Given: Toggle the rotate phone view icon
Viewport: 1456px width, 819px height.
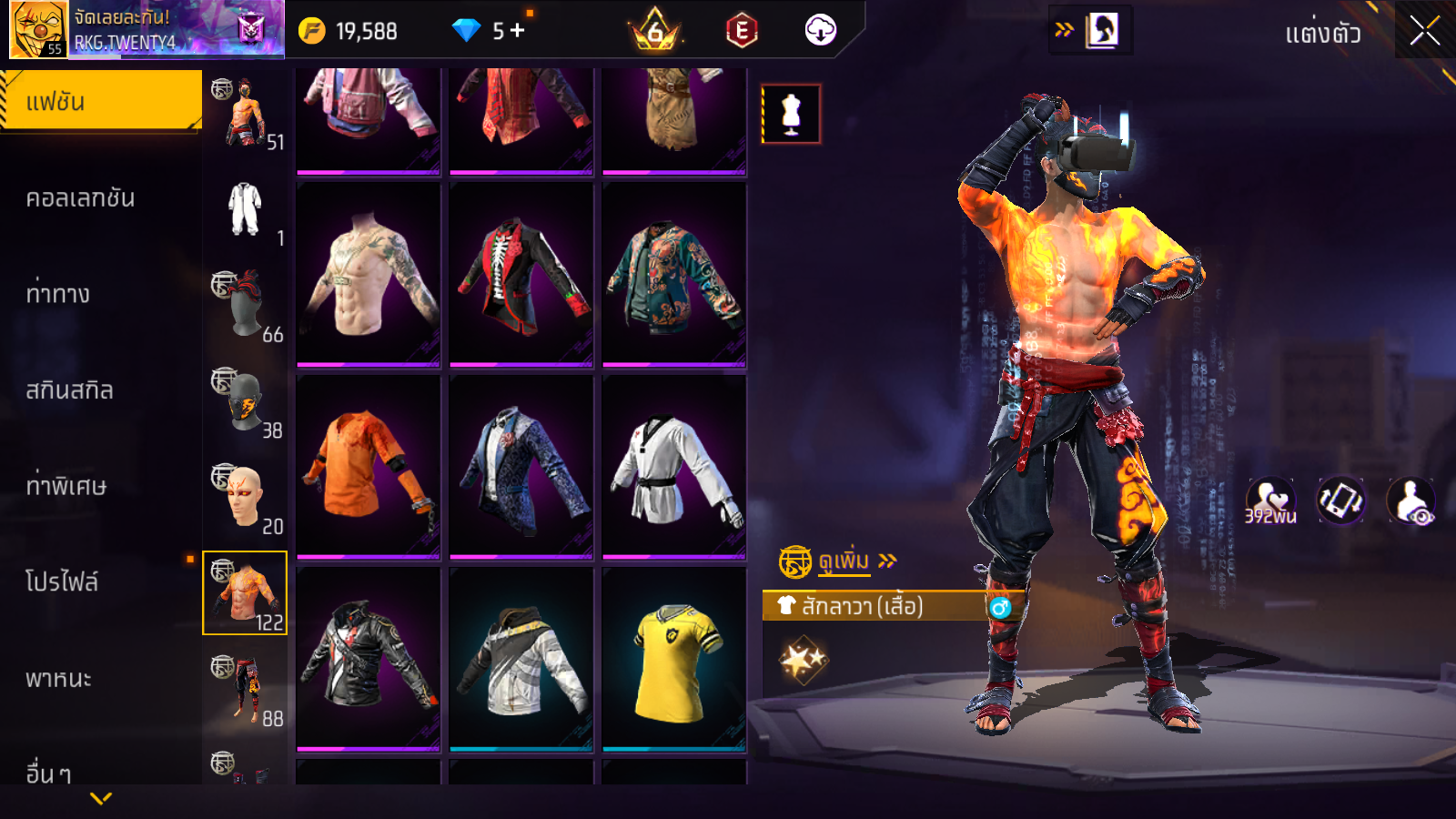Looking at the screenshot, I should (x=1340, y=500).
